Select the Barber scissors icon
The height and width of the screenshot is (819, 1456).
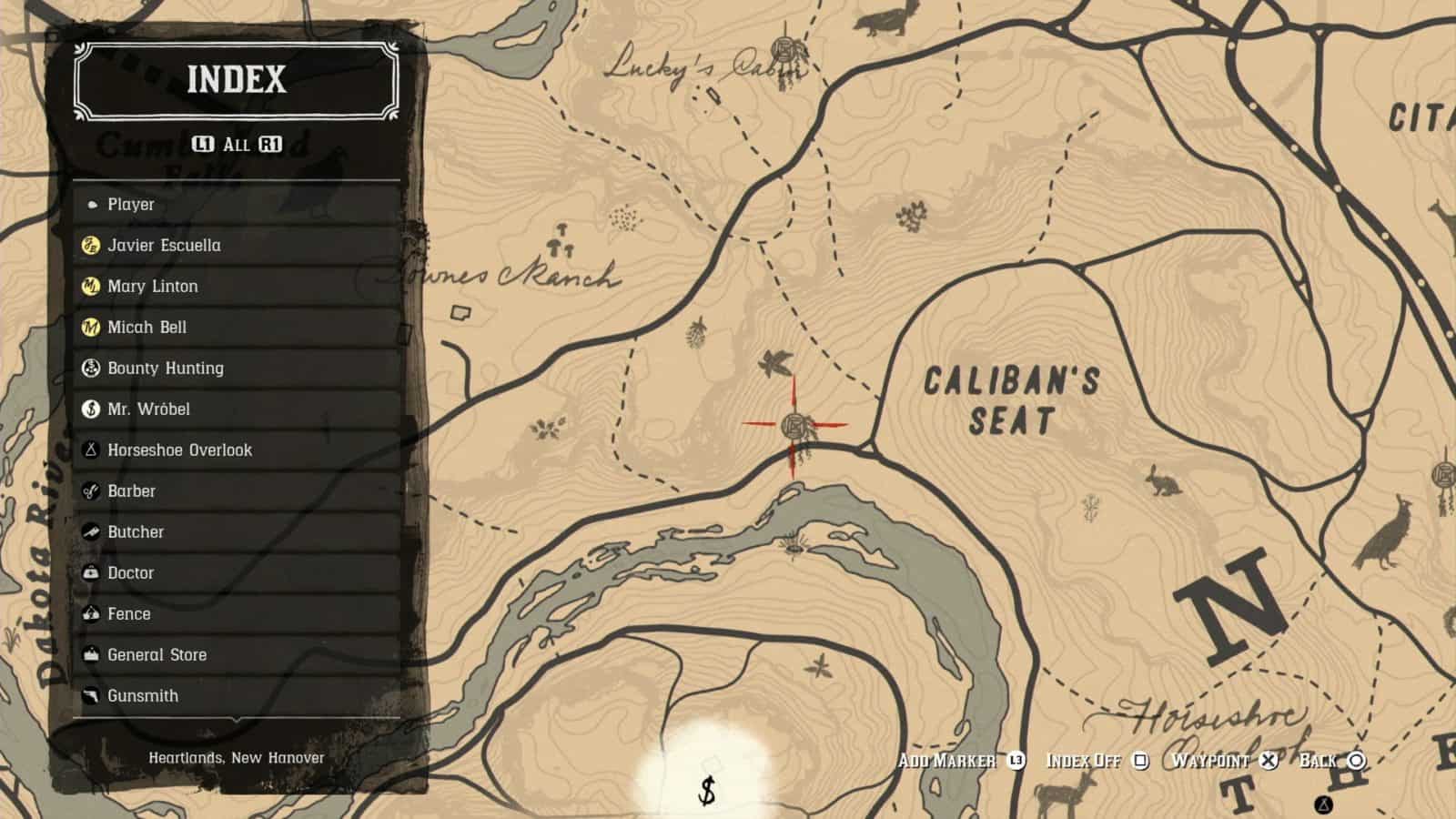point(90,490)
